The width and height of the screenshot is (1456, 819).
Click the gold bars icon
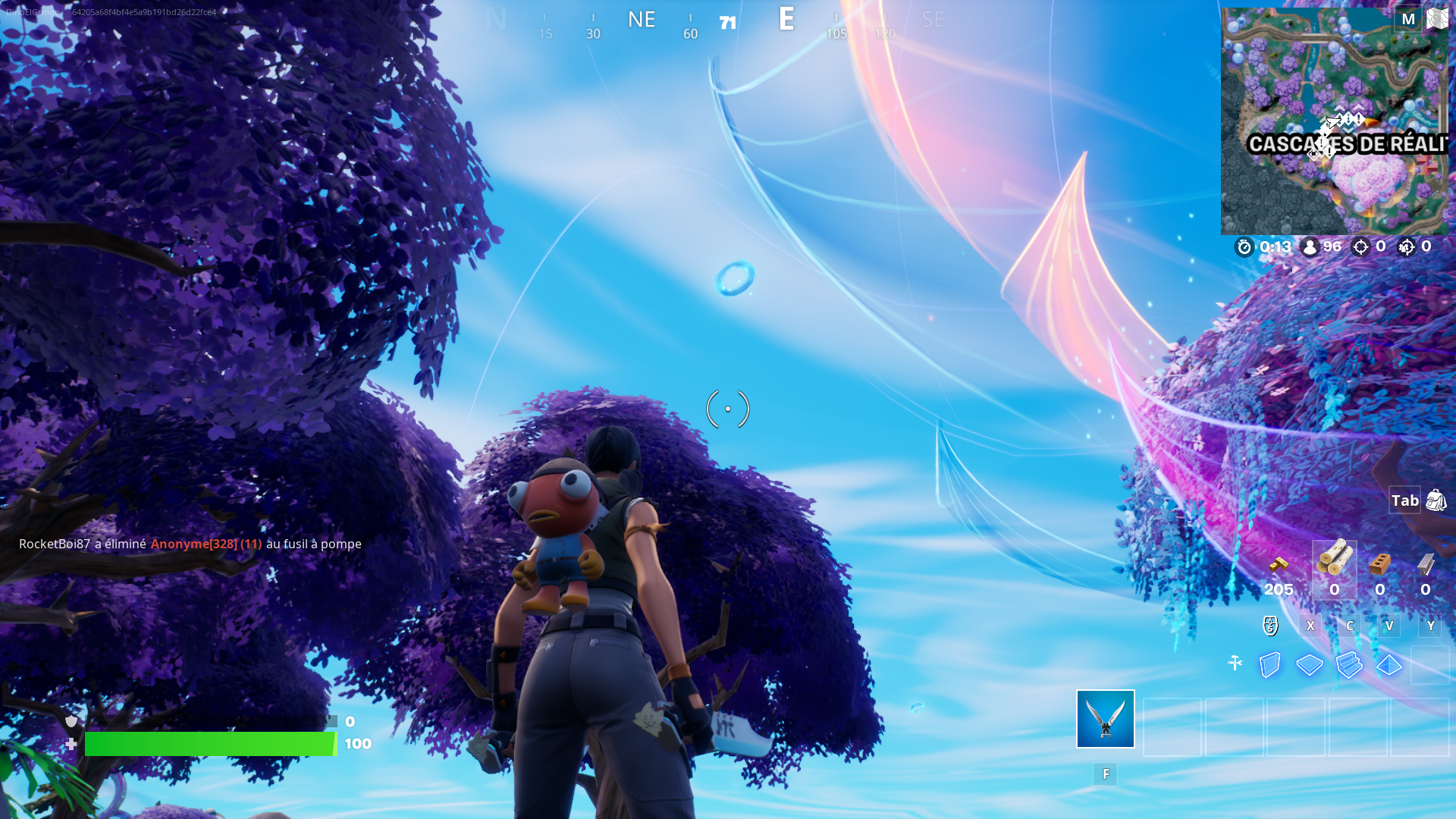point(1279,565)
